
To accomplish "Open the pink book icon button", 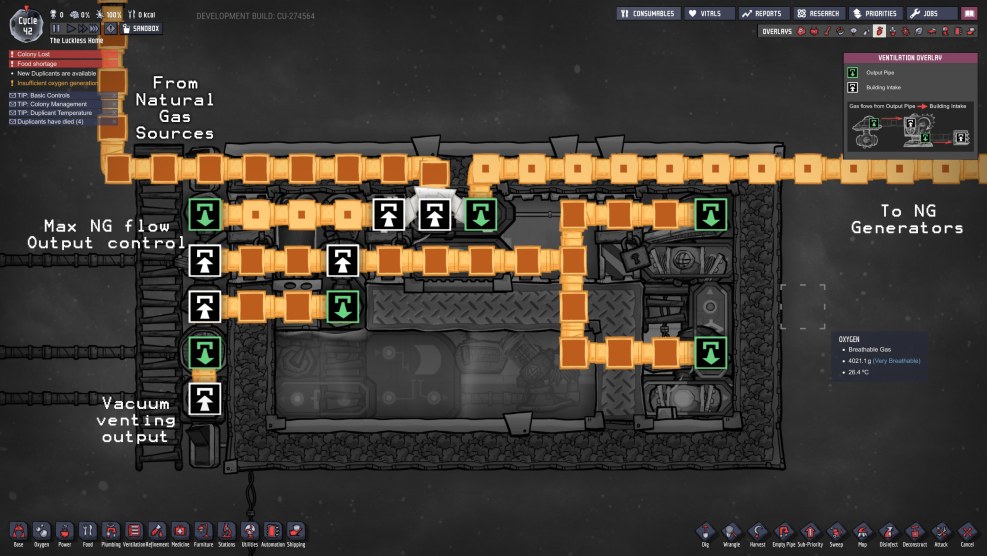I will [x=968, y=14].
